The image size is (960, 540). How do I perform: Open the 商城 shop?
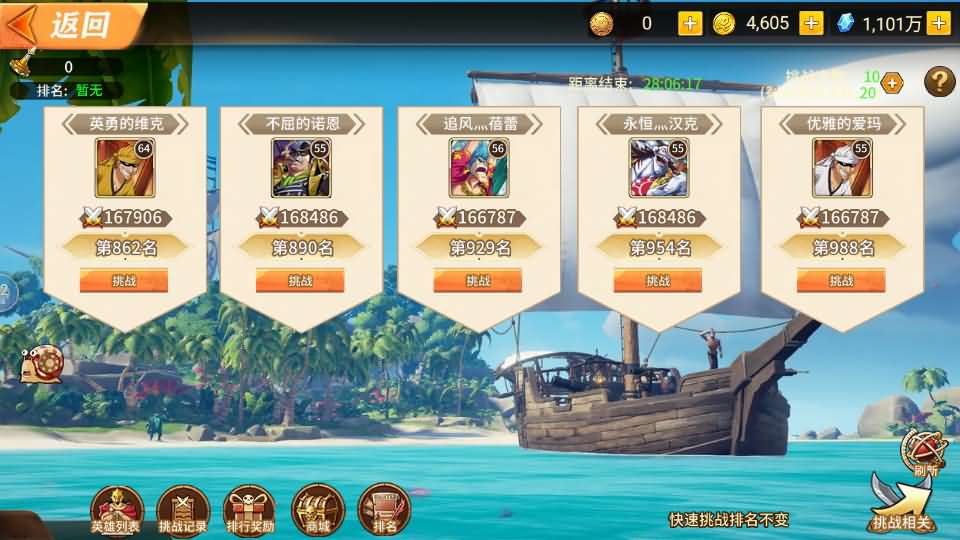[317, 509]
